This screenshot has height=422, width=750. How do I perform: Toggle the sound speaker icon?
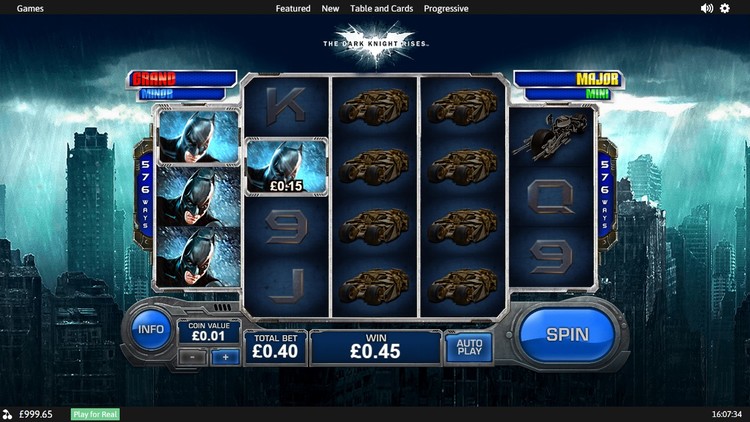point(707,8)
